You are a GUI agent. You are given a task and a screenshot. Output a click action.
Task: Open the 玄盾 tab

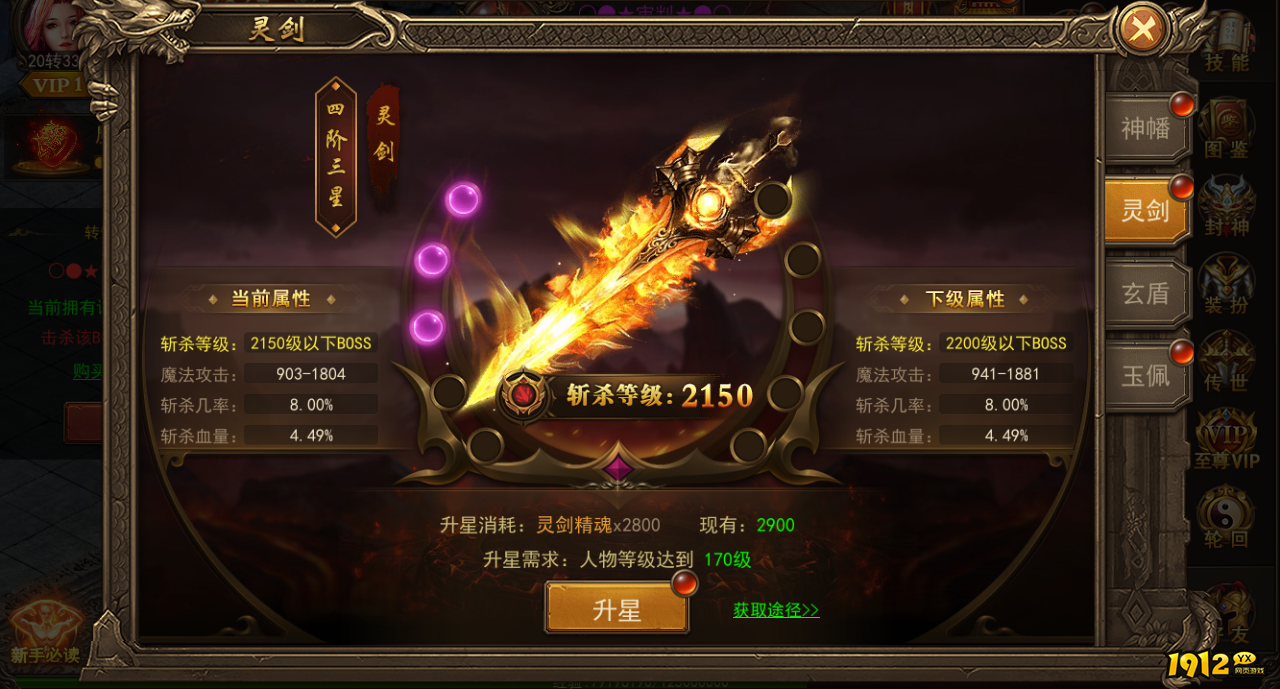point(1146,293)
